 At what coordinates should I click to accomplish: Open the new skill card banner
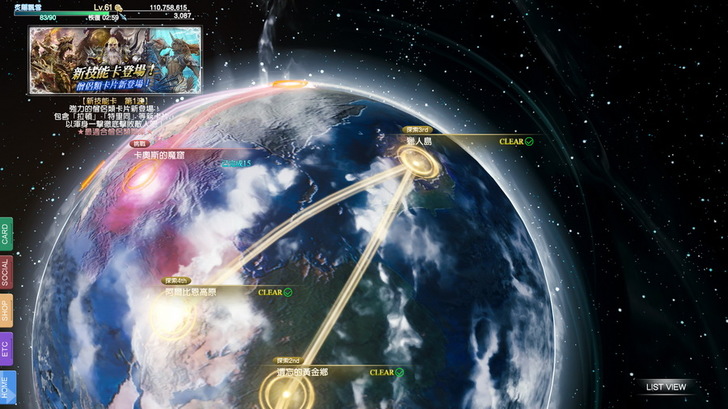pyautogui.click(x=114, y=59)
